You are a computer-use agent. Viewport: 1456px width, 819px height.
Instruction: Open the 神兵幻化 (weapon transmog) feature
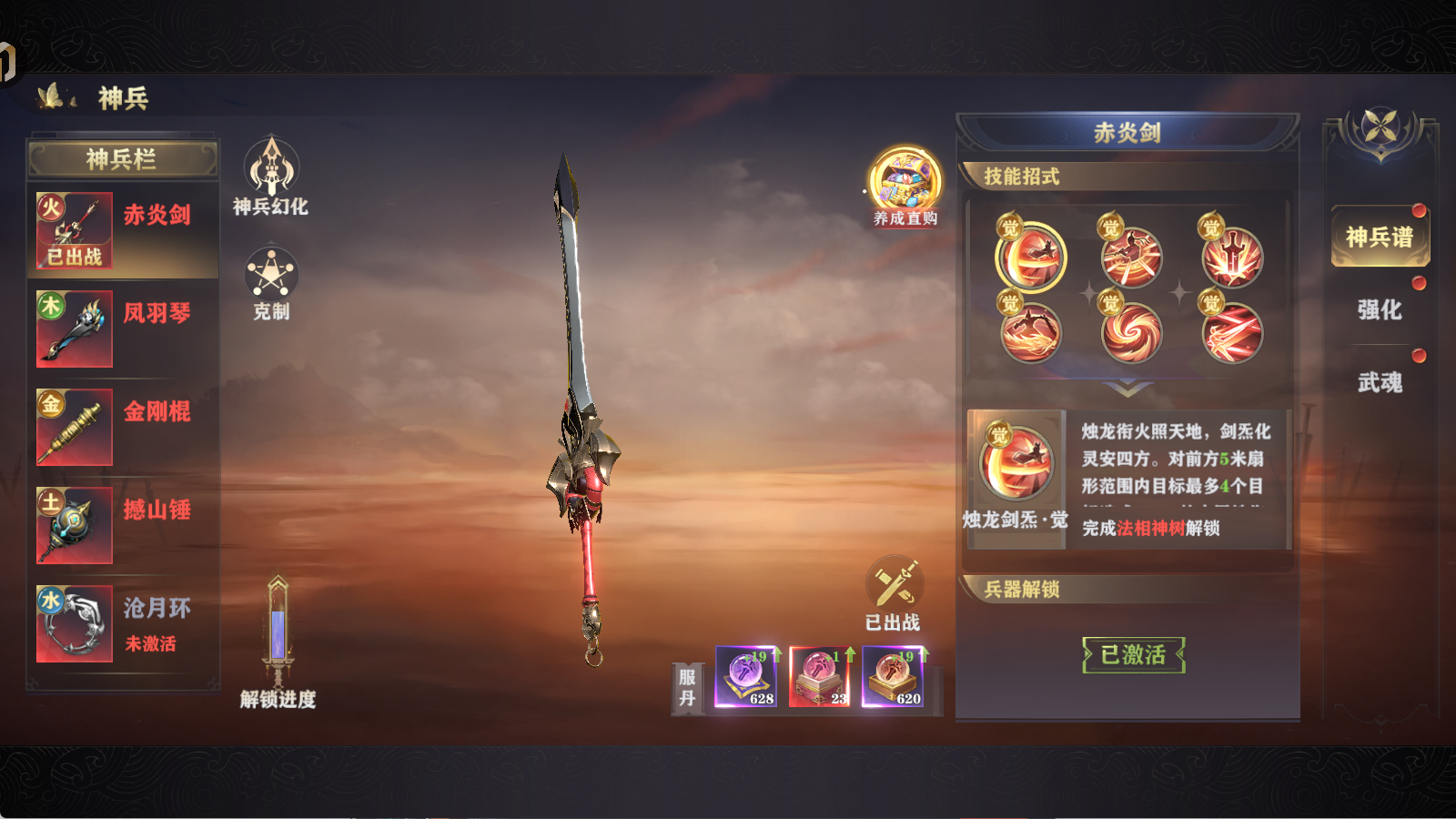[270, 173]
